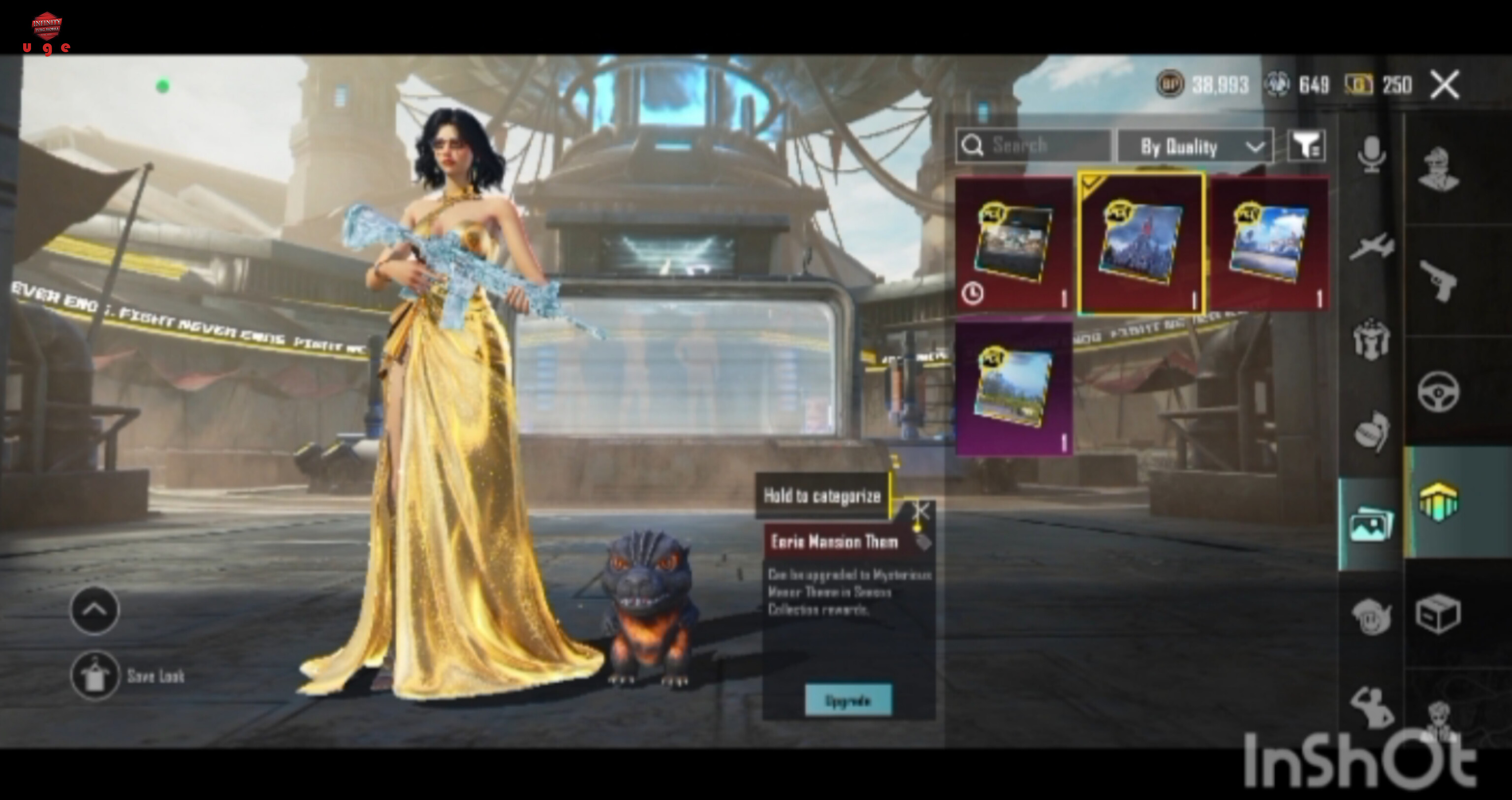Close the Eerie Mansion theme info popup

point(920,511)
